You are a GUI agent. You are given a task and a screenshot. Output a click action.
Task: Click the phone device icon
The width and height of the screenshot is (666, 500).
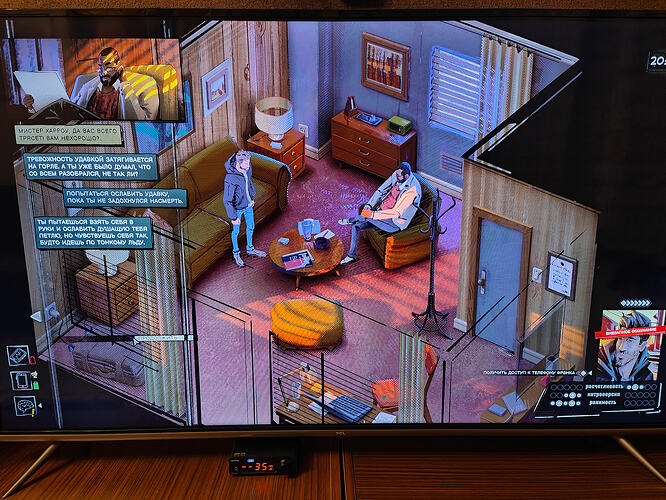(x=20, y=380)
